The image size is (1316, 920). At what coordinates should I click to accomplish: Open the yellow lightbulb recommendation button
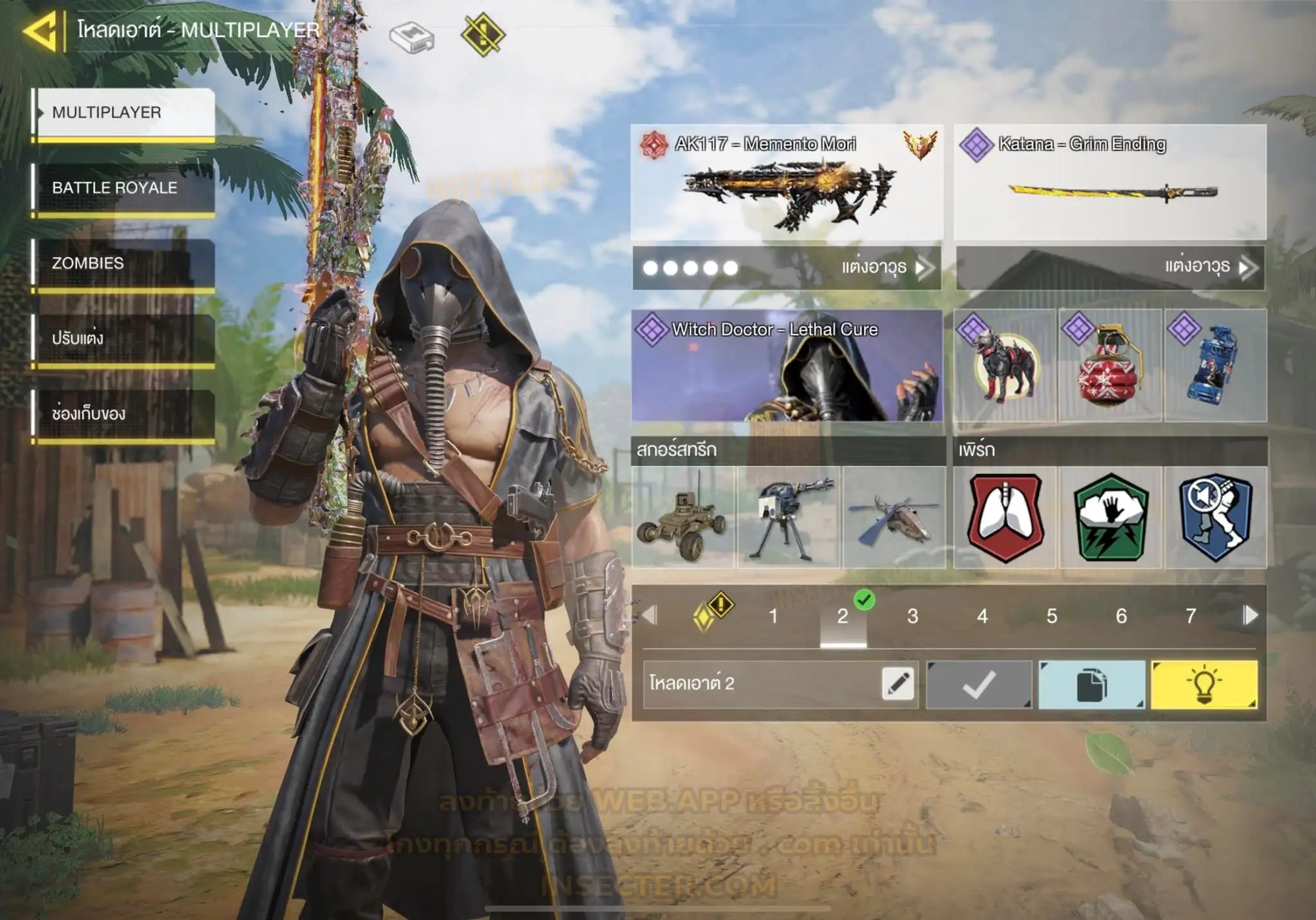[x=1204, y=685]
